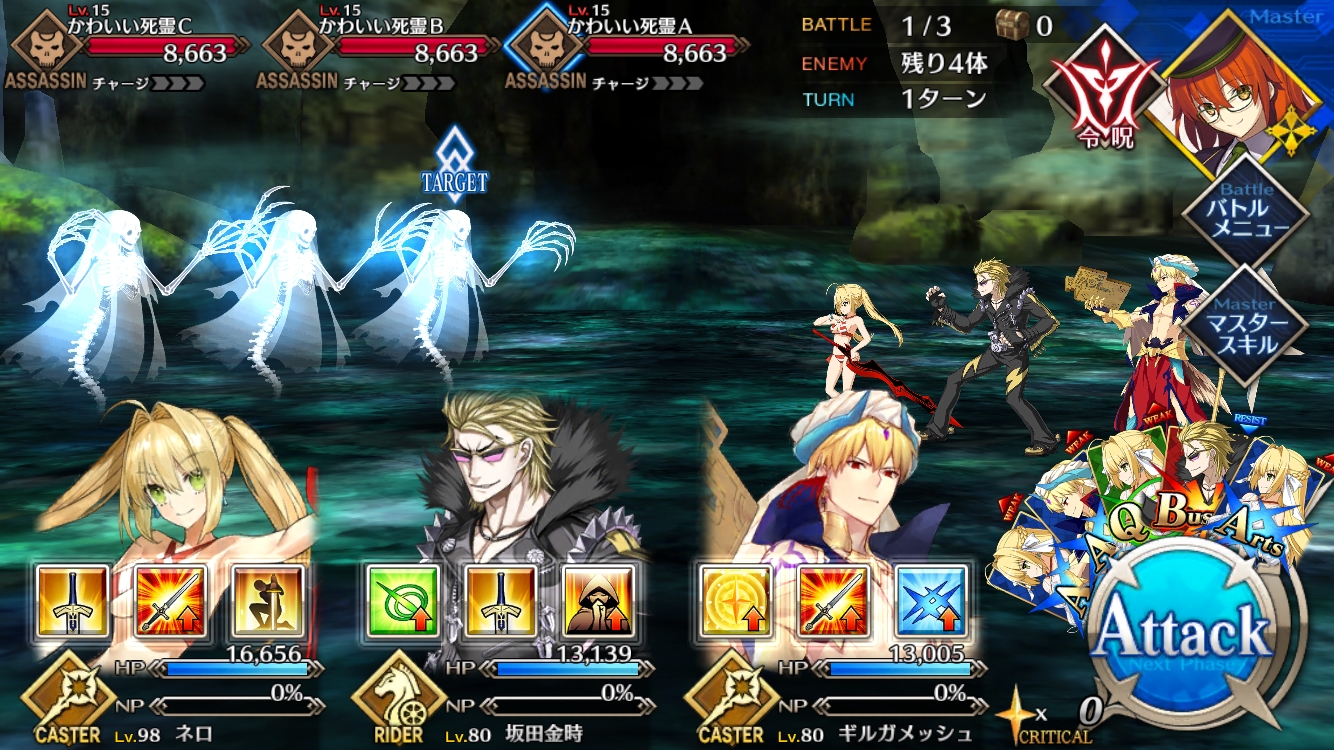Activate Nero's first sword skill
The image size is (1334, 750).
73,601
